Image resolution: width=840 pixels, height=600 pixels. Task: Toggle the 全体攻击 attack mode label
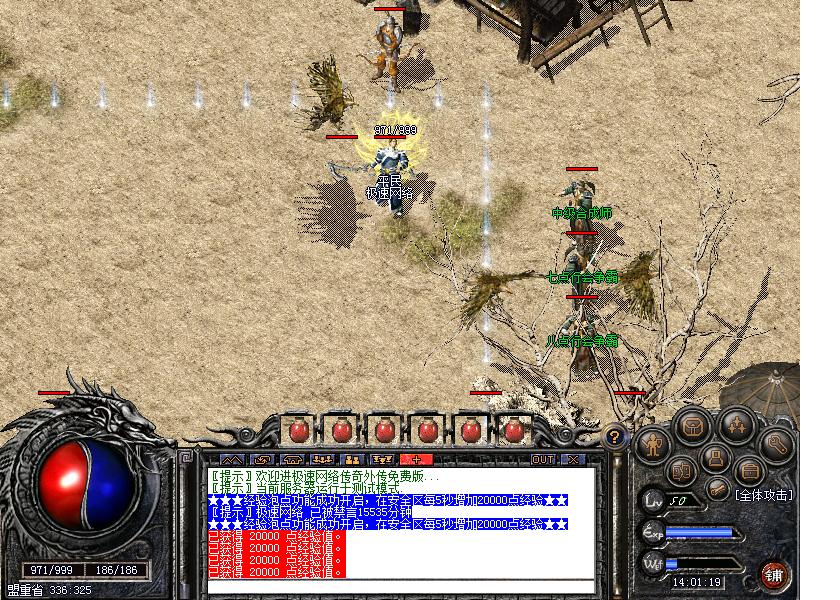764,494
